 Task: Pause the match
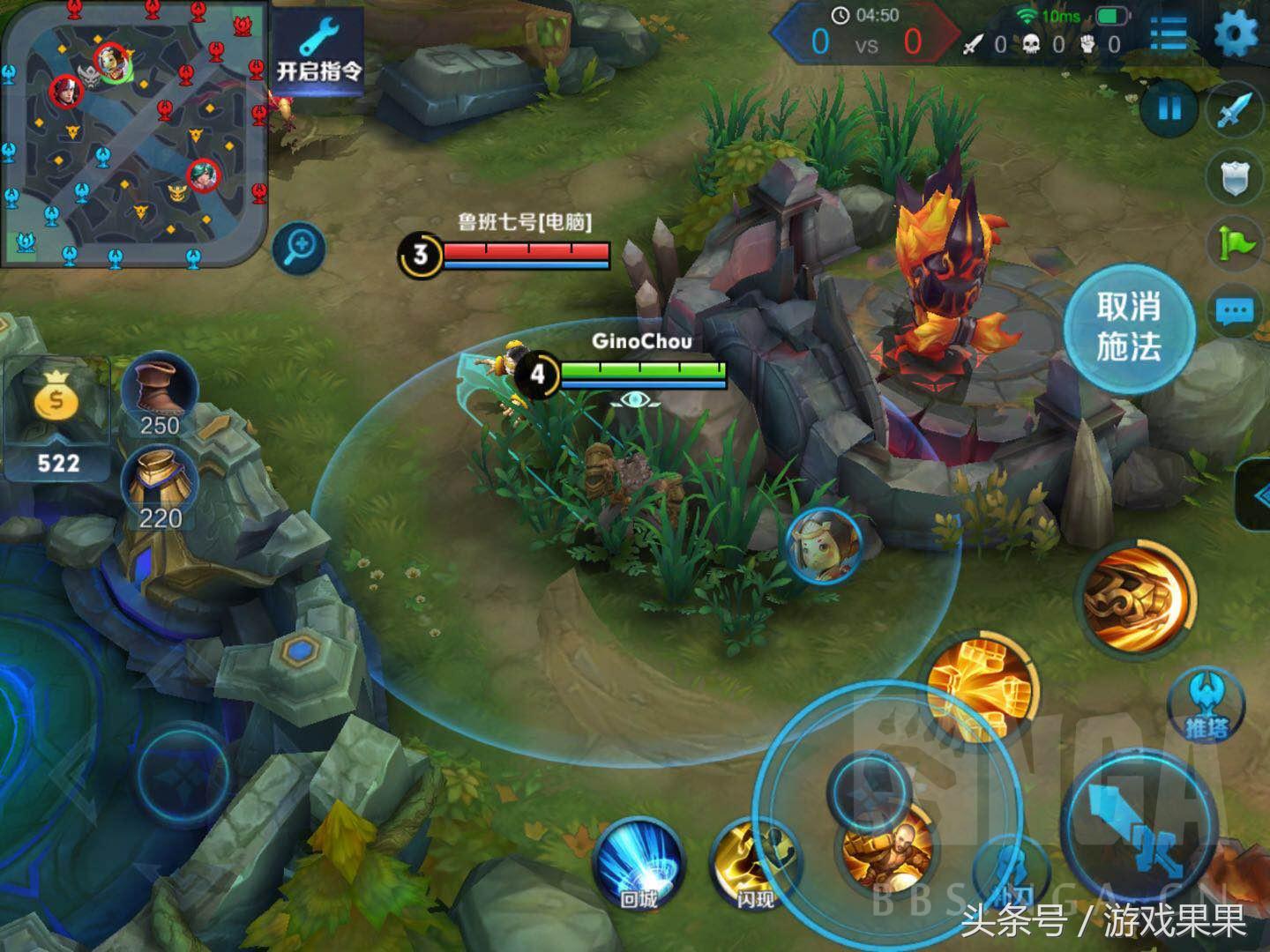(x=1169, y=109)
